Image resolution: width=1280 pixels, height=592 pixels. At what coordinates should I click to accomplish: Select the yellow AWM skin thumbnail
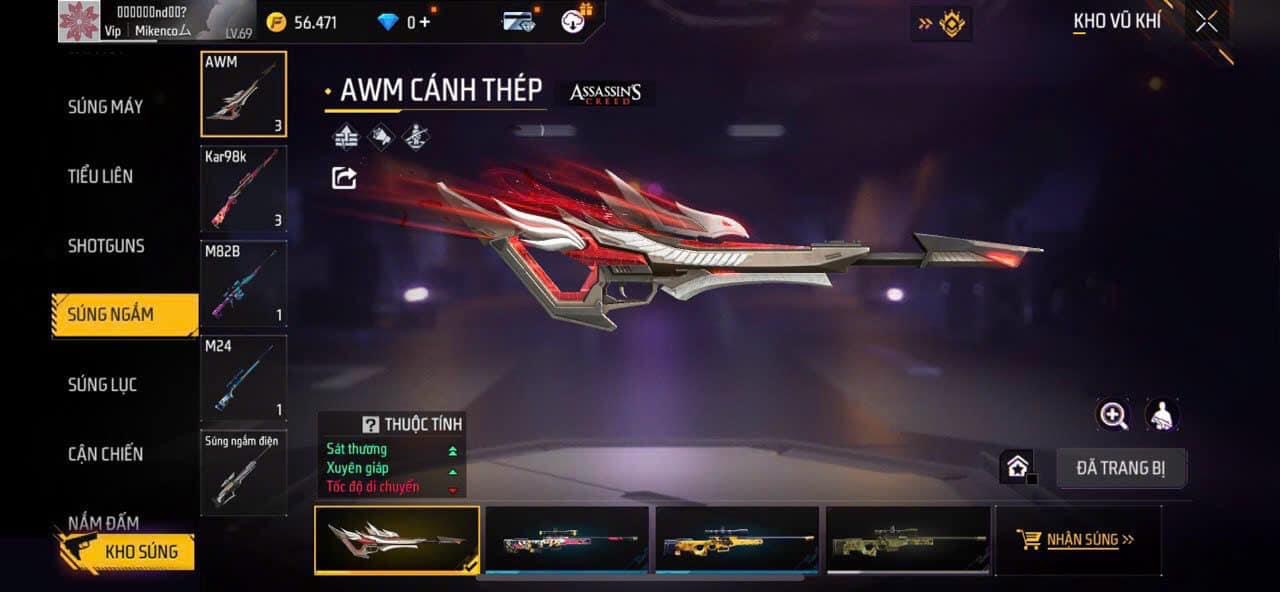coord(736,540)
